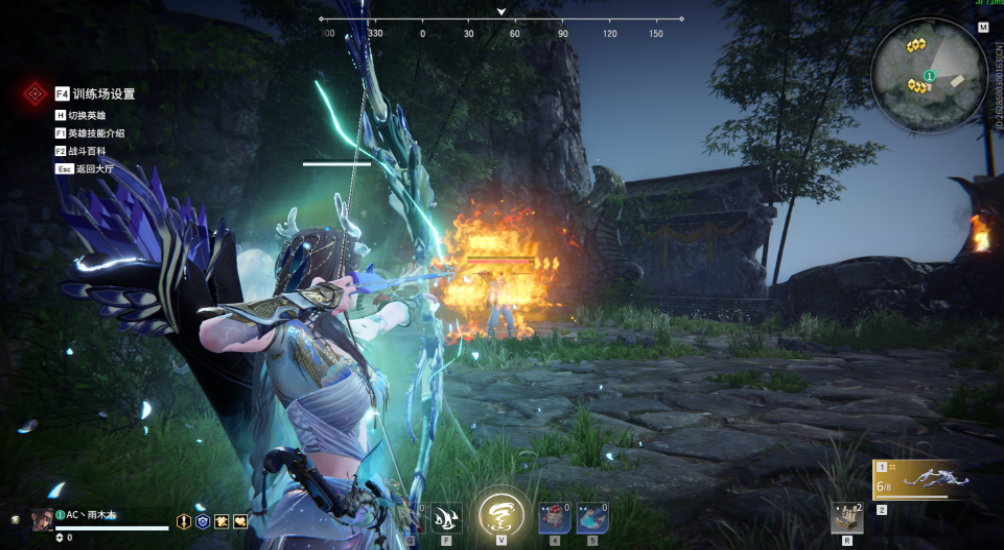Click the blue shield status icon

[x=202, y=521]
